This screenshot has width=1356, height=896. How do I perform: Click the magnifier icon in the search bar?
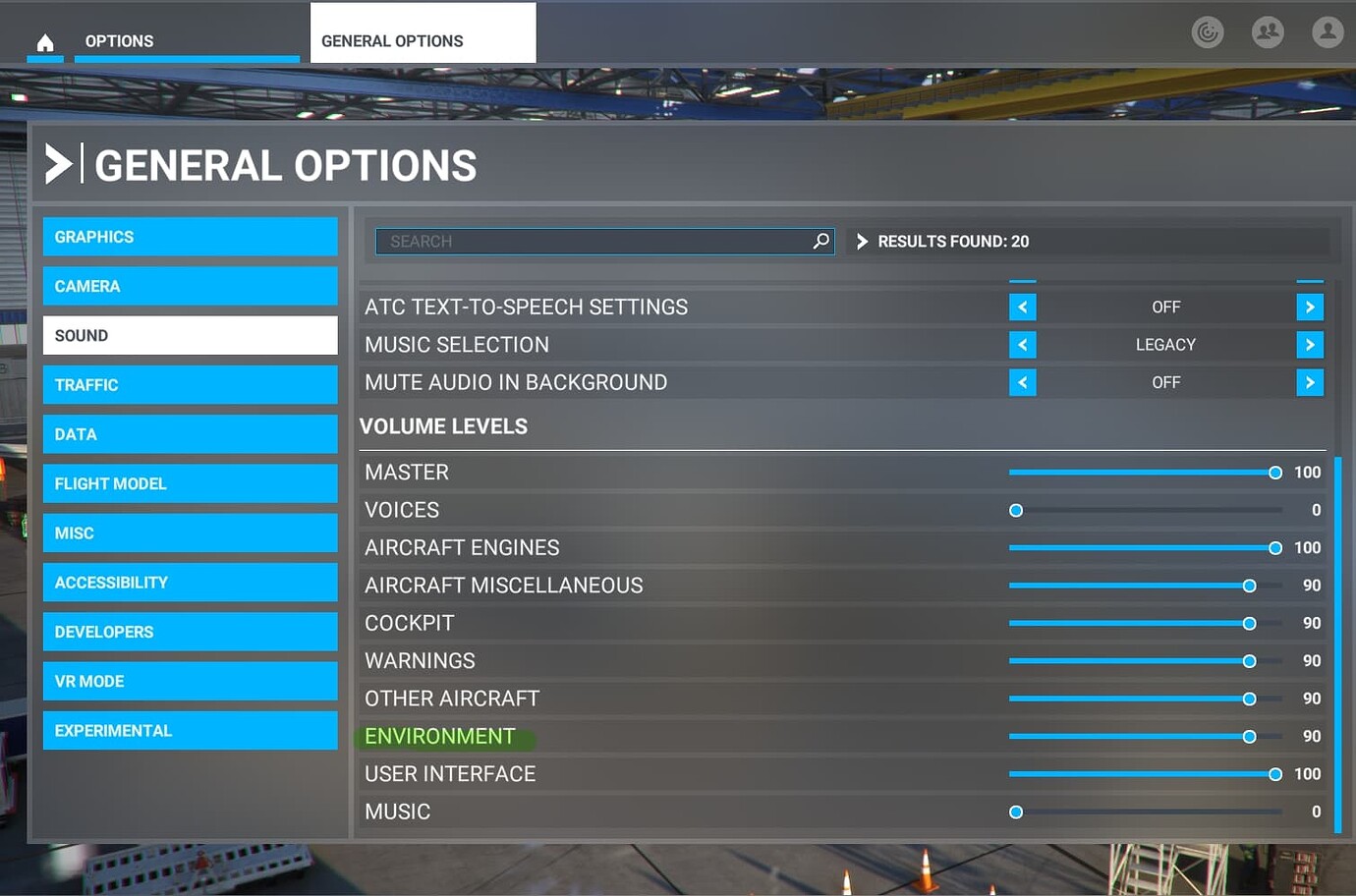(x=820, y=241)
